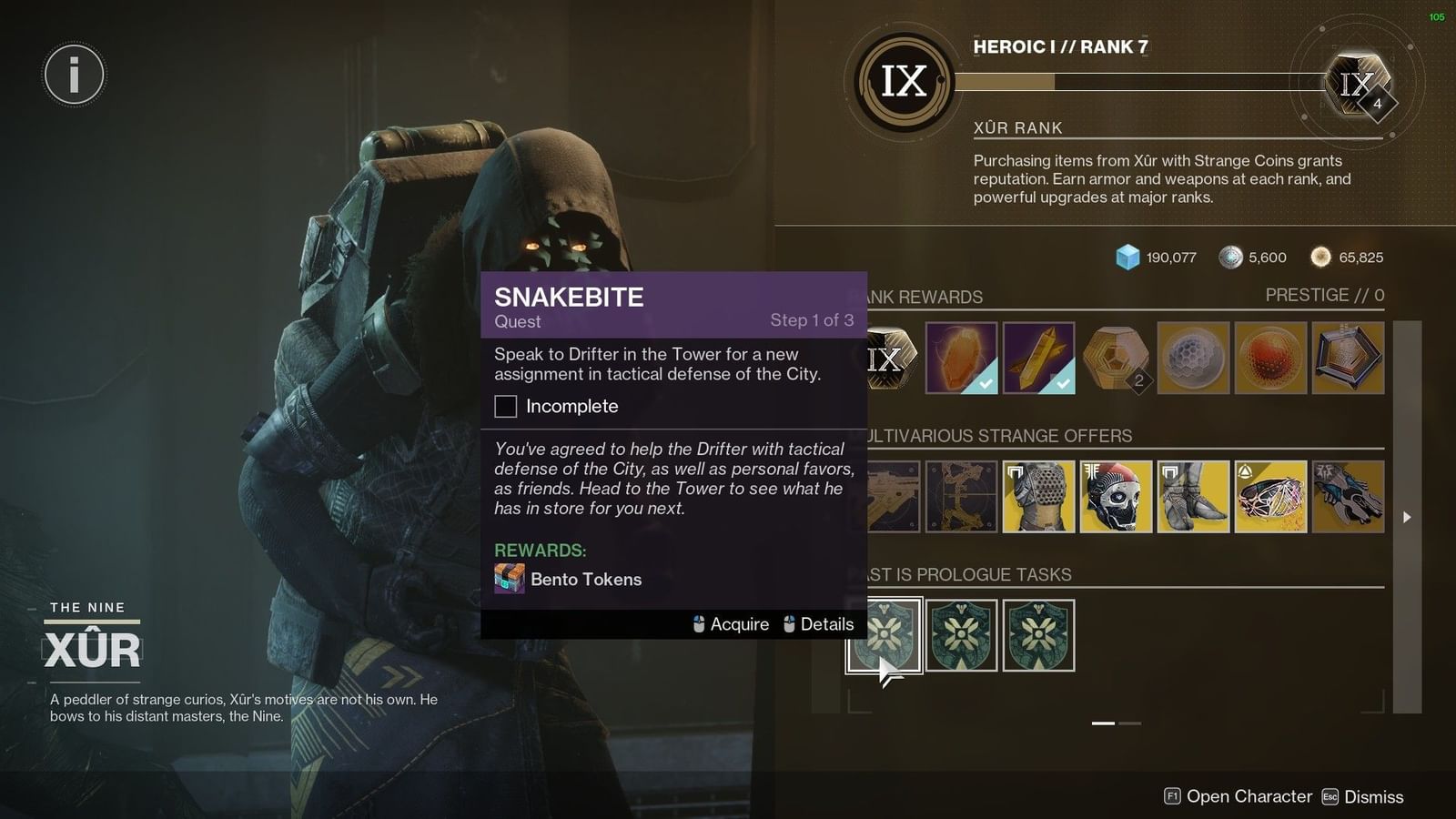Select the boots in Strange Offers
1456x819 pixels.
pos(1193,497)
